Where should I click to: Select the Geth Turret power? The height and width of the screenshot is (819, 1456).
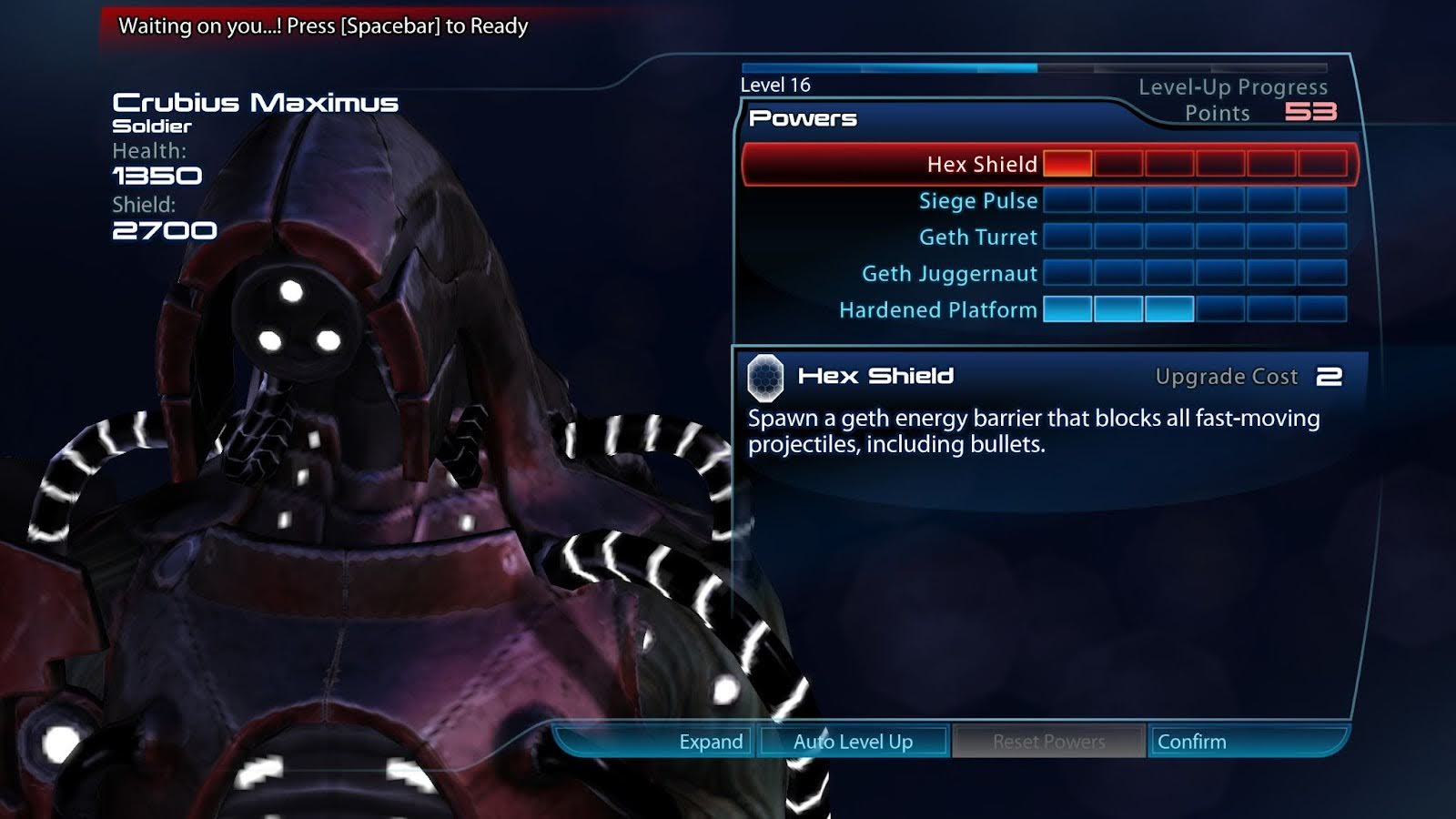(x=977, y=238)
